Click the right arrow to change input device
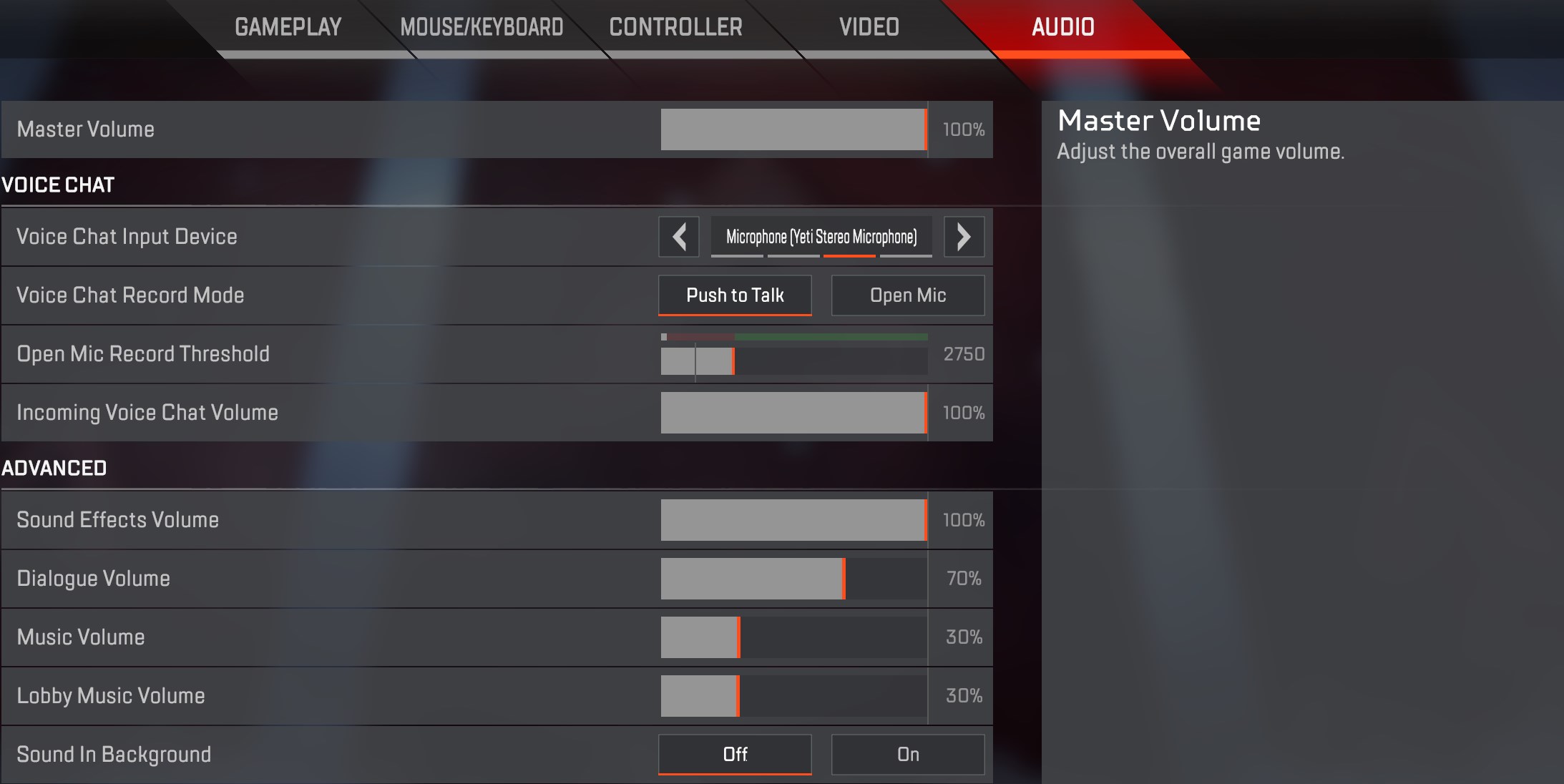Viewport: 1564px width, 784px height. click(964, 237)
